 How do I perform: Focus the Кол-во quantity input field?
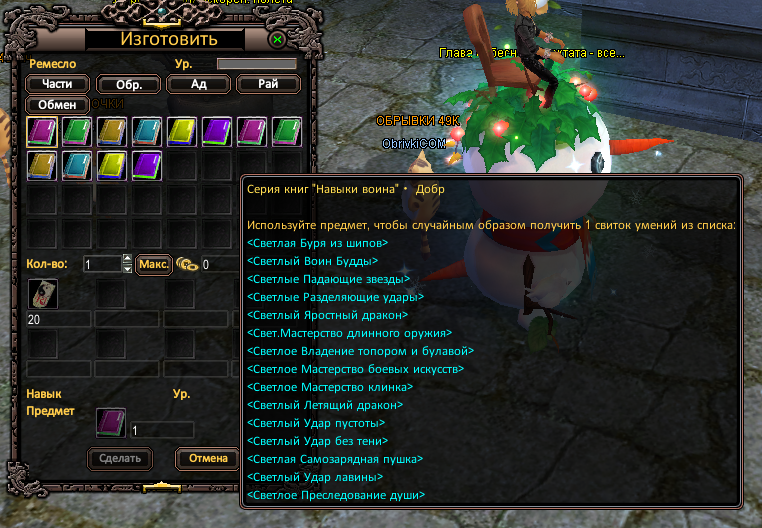point(101,264)
